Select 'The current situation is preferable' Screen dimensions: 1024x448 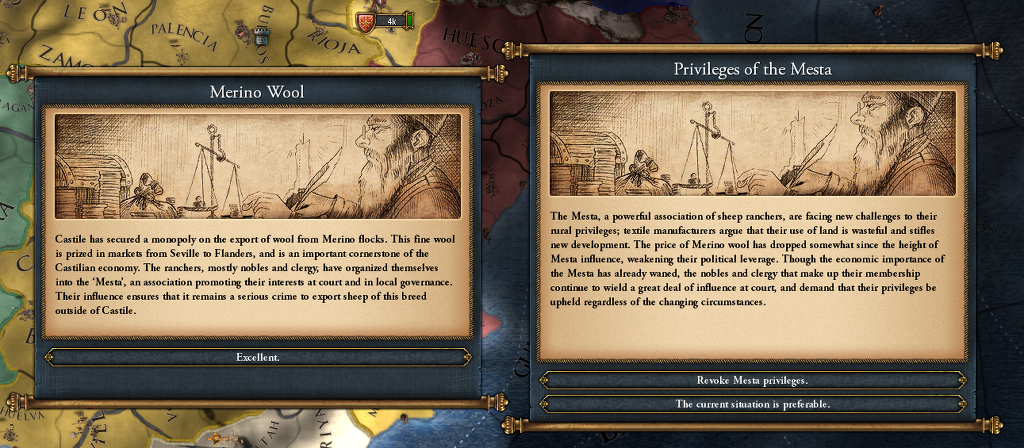[751, 404]
